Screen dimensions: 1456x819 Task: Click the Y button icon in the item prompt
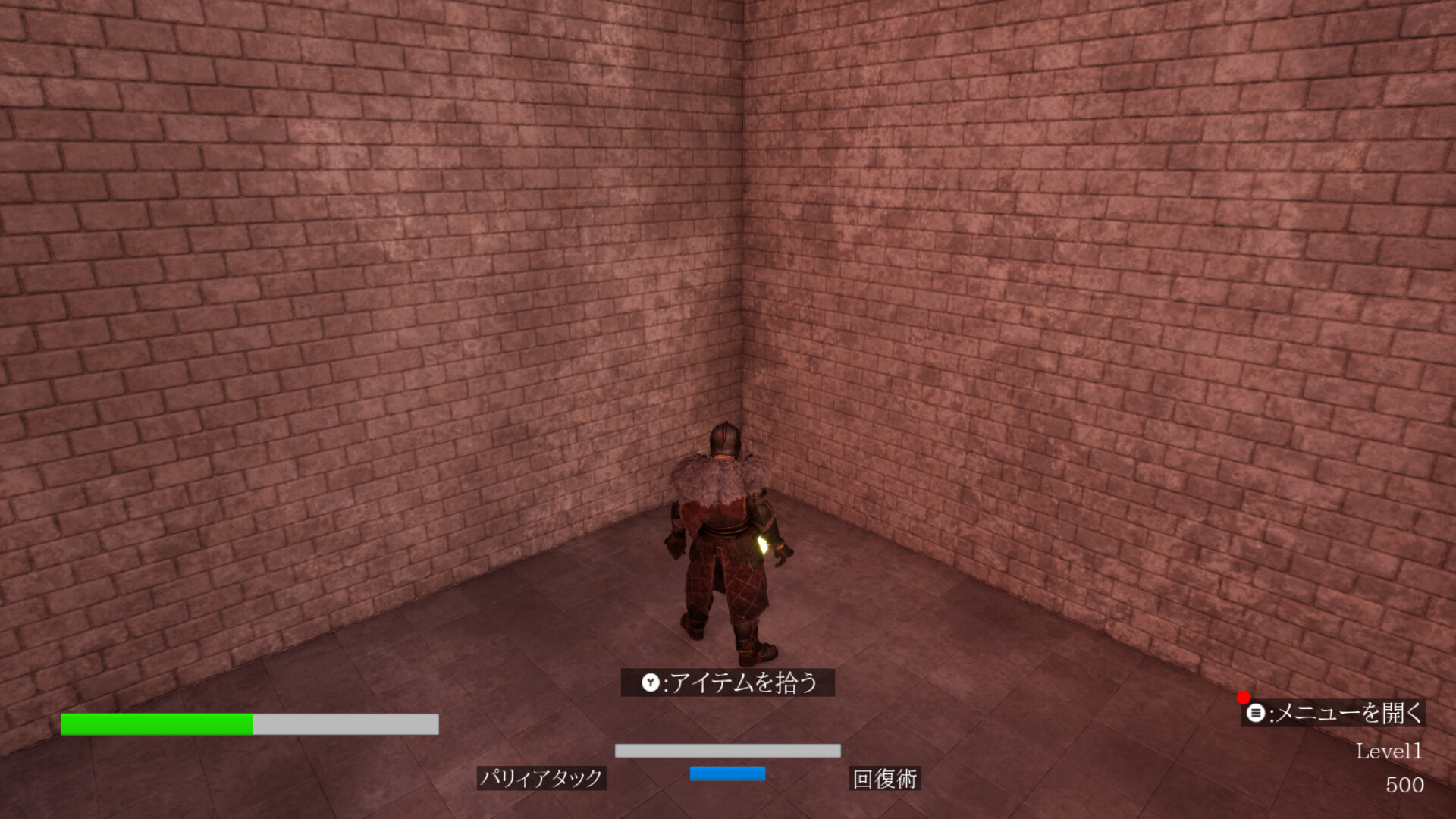(x=652, y=683)
